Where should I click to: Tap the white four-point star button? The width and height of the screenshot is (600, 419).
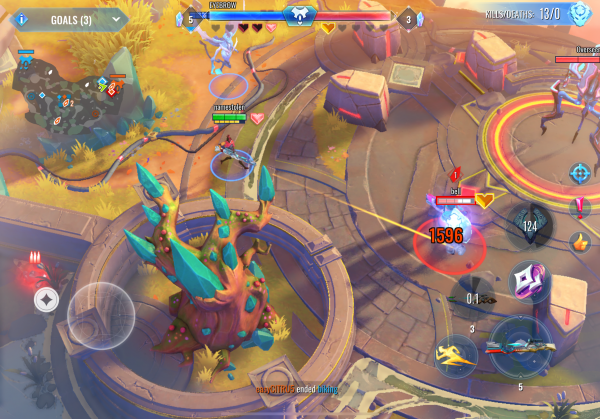46,297
